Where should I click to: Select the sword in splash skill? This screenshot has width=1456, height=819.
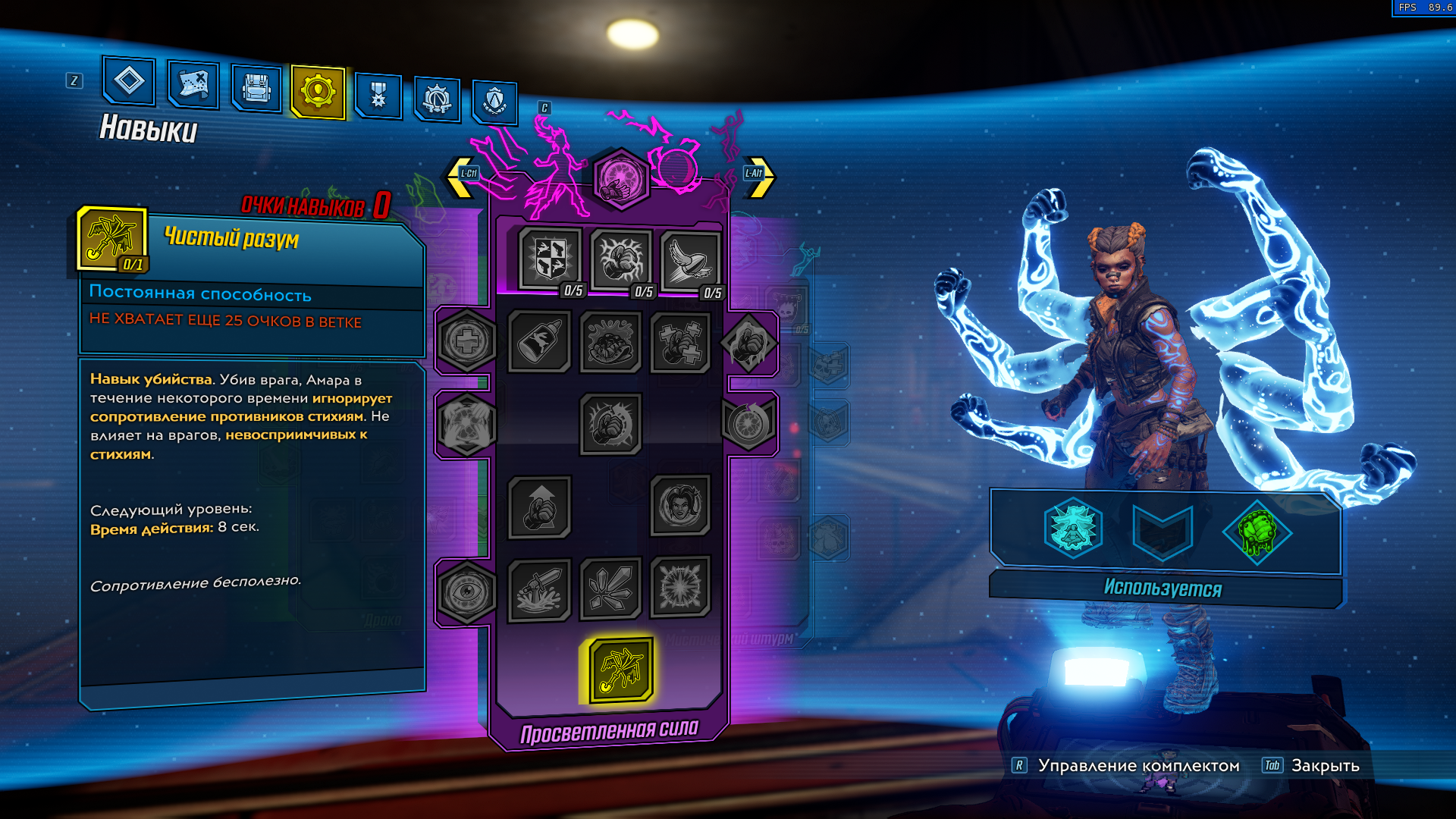pos(539,590)
